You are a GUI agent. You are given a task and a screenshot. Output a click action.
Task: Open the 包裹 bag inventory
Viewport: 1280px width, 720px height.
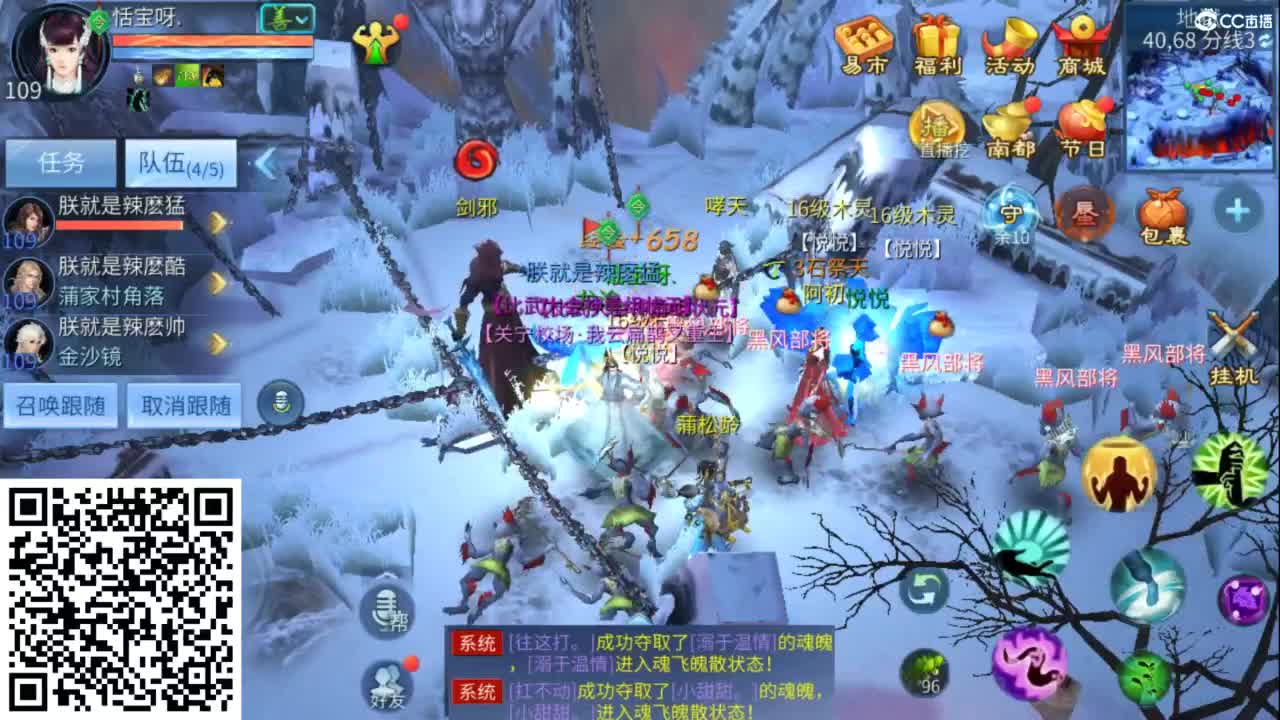[x=1164, y=212]
